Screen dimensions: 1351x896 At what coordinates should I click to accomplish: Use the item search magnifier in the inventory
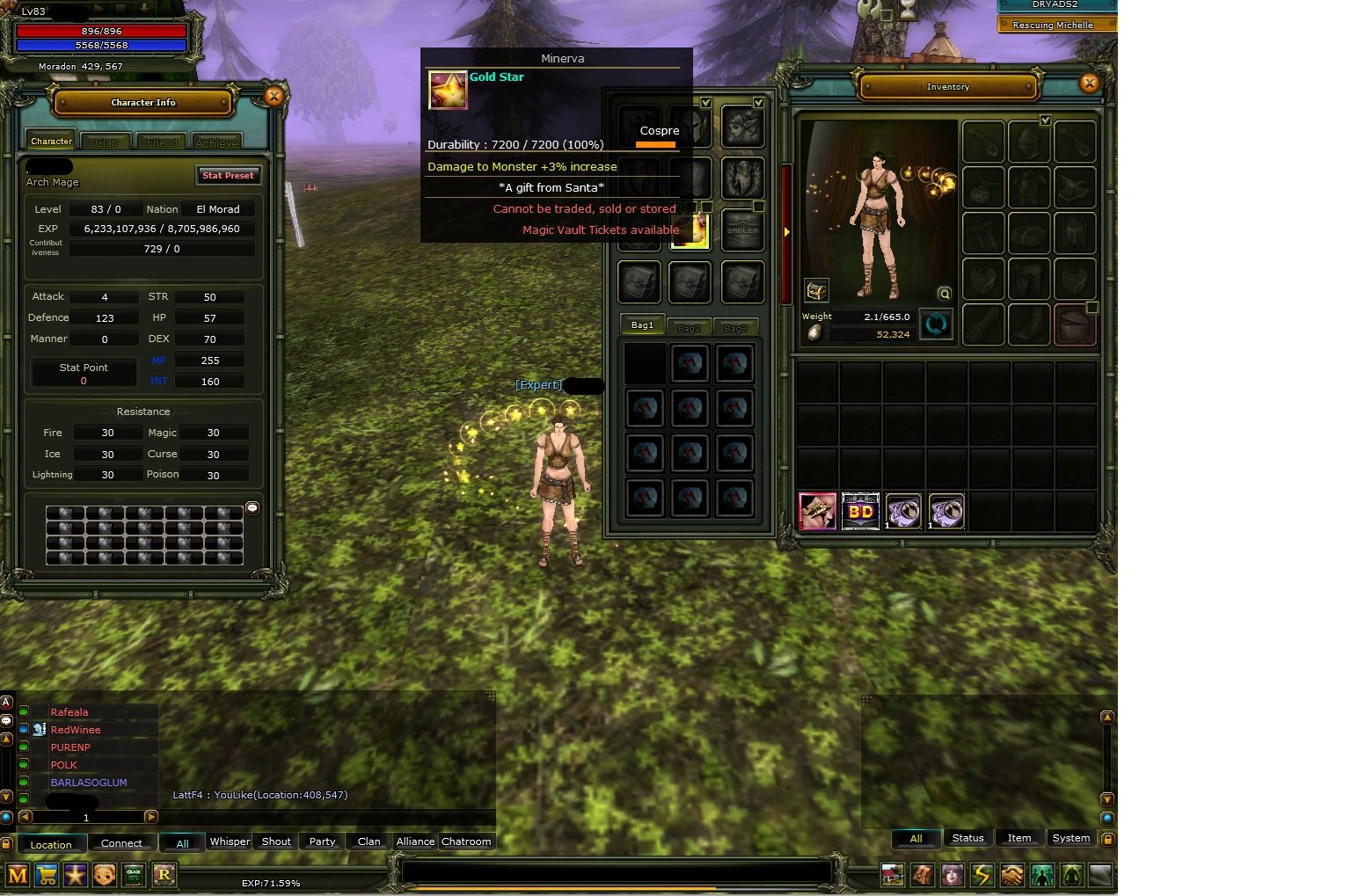click(x=944, y=295)
